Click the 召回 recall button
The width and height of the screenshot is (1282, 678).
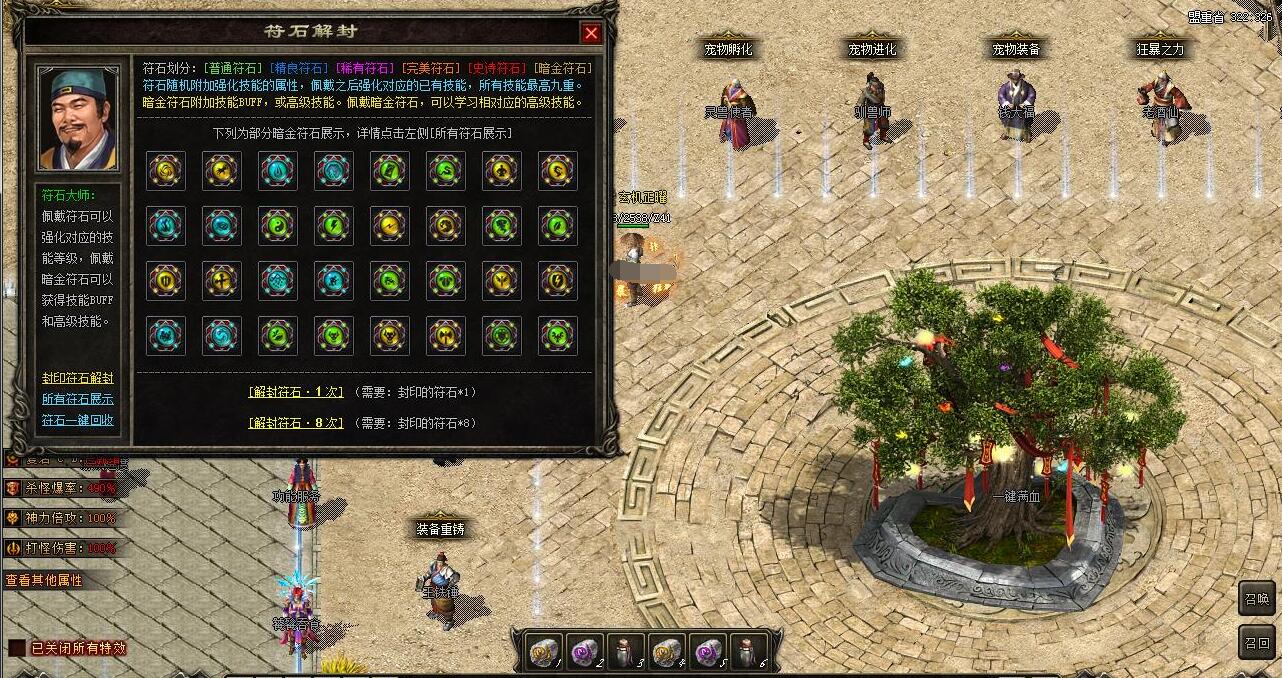(1256, 642)
